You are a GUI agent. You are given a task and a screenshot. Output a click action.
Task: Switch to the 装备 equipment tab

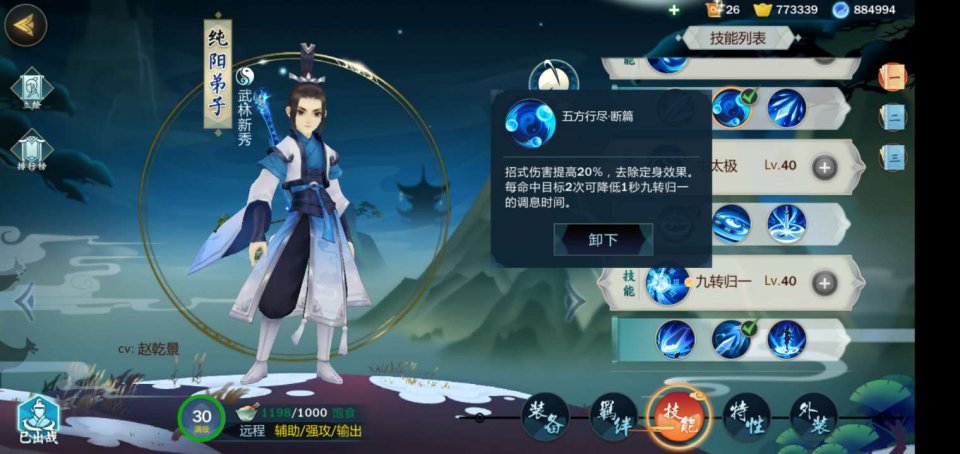point(545,416)
